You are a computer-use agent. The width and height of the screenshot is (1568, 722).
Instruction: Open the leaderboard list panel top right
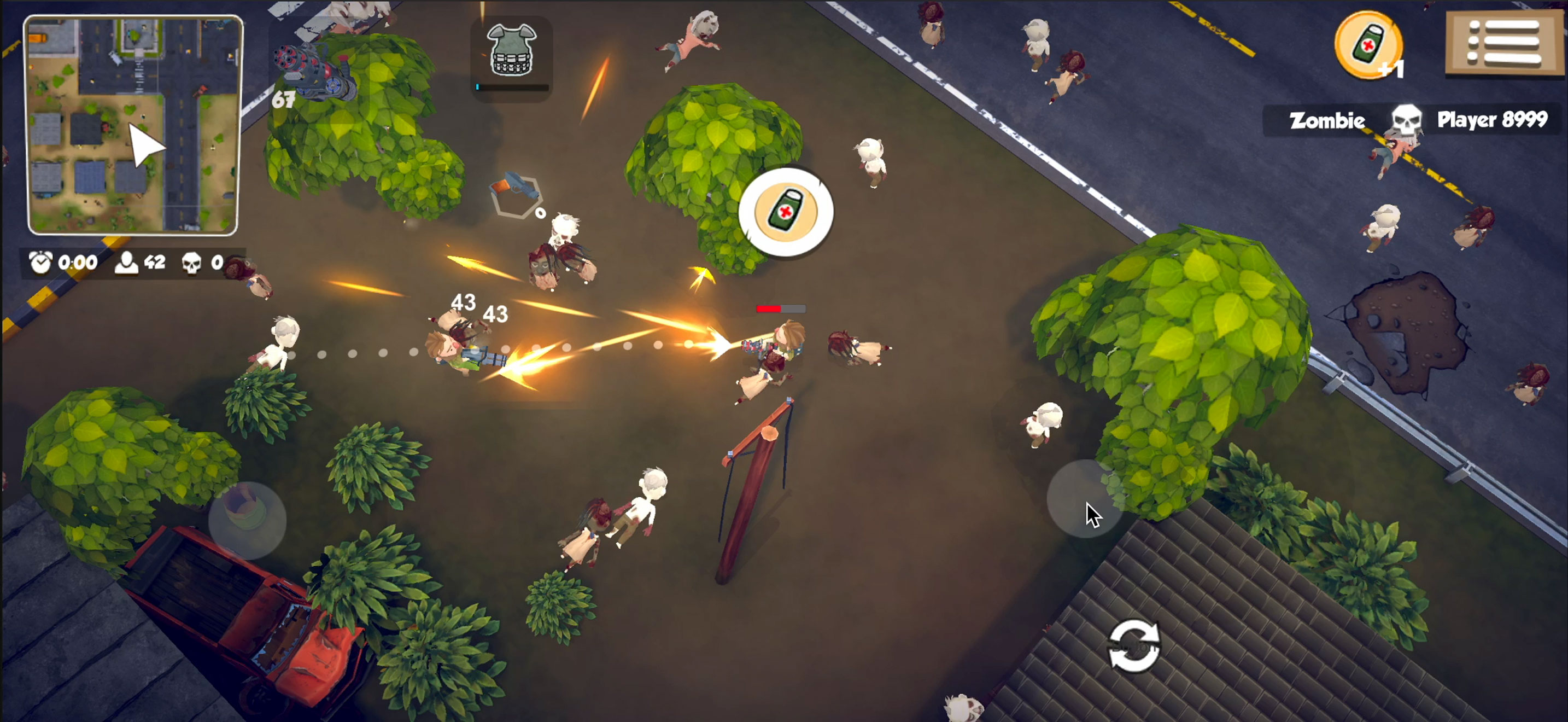point(1502,43)
